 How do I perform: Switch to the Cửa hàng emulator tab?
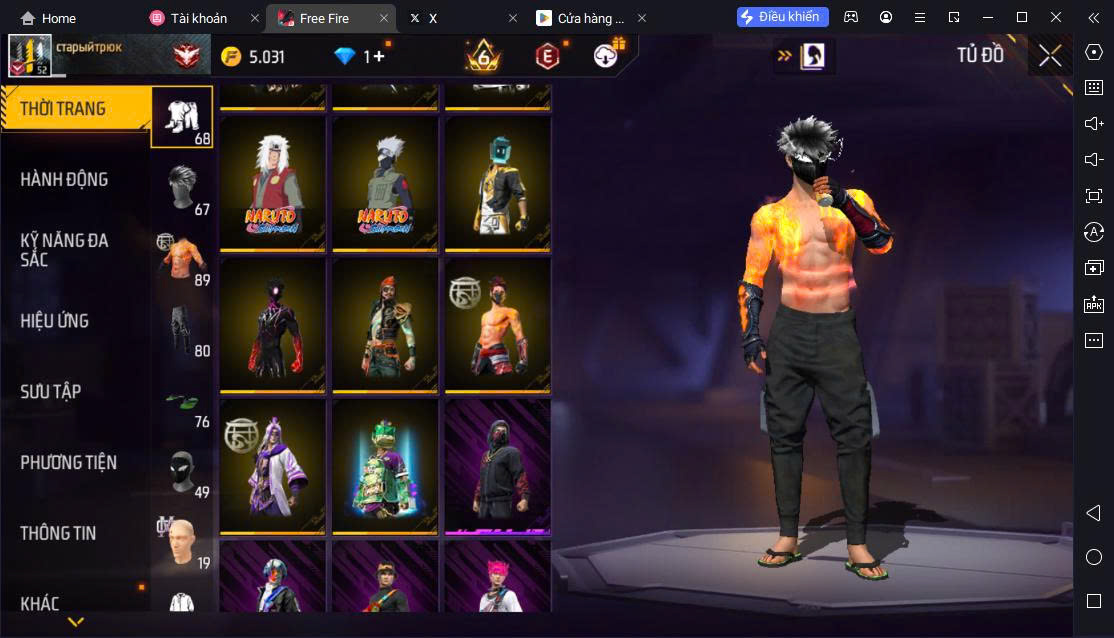click(590, 18)
